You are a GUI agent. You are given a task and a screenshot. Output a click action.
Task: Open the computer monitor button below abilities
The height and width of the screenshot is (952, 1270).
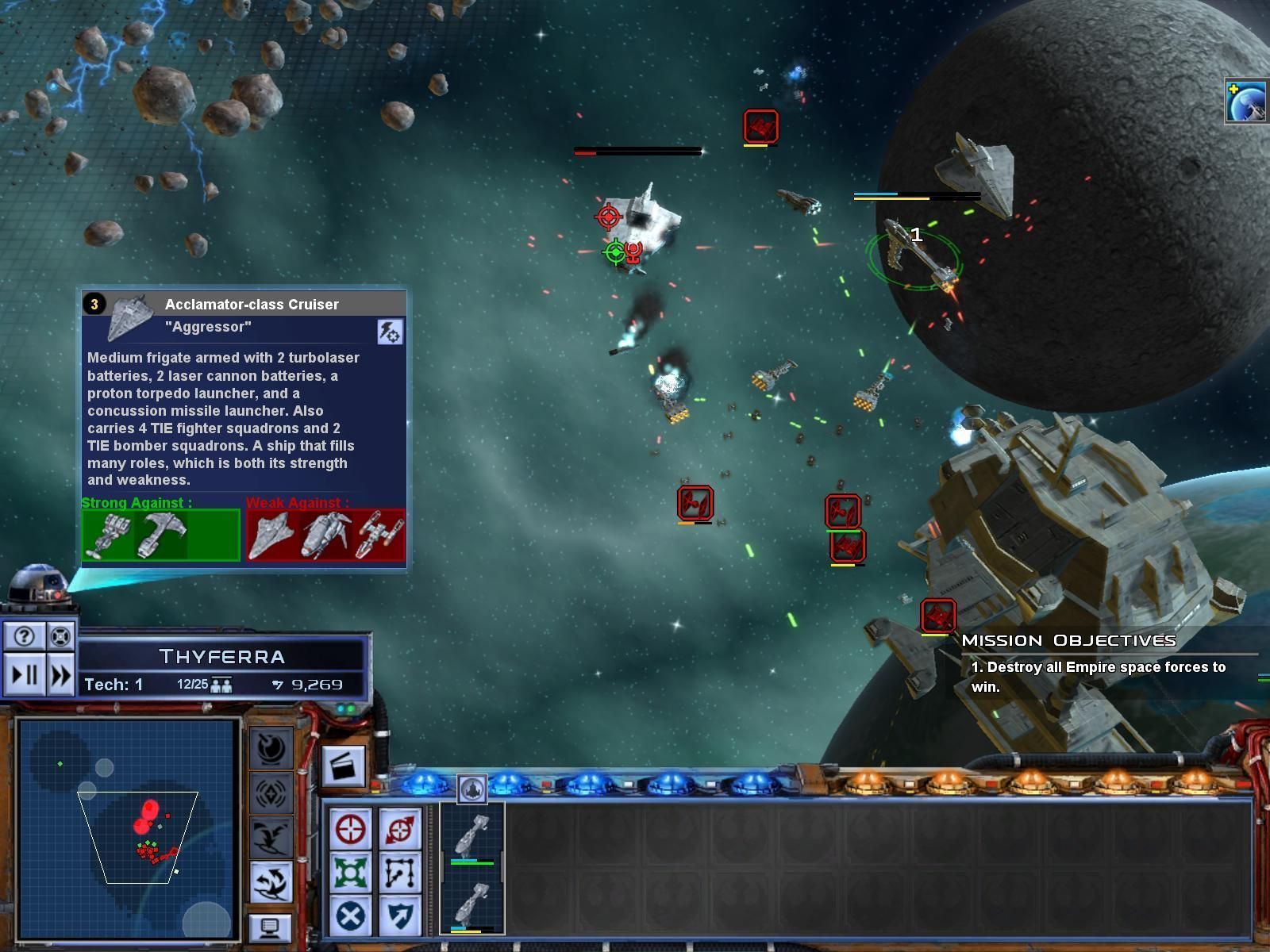pyautogui.click(x=270, y=927)
